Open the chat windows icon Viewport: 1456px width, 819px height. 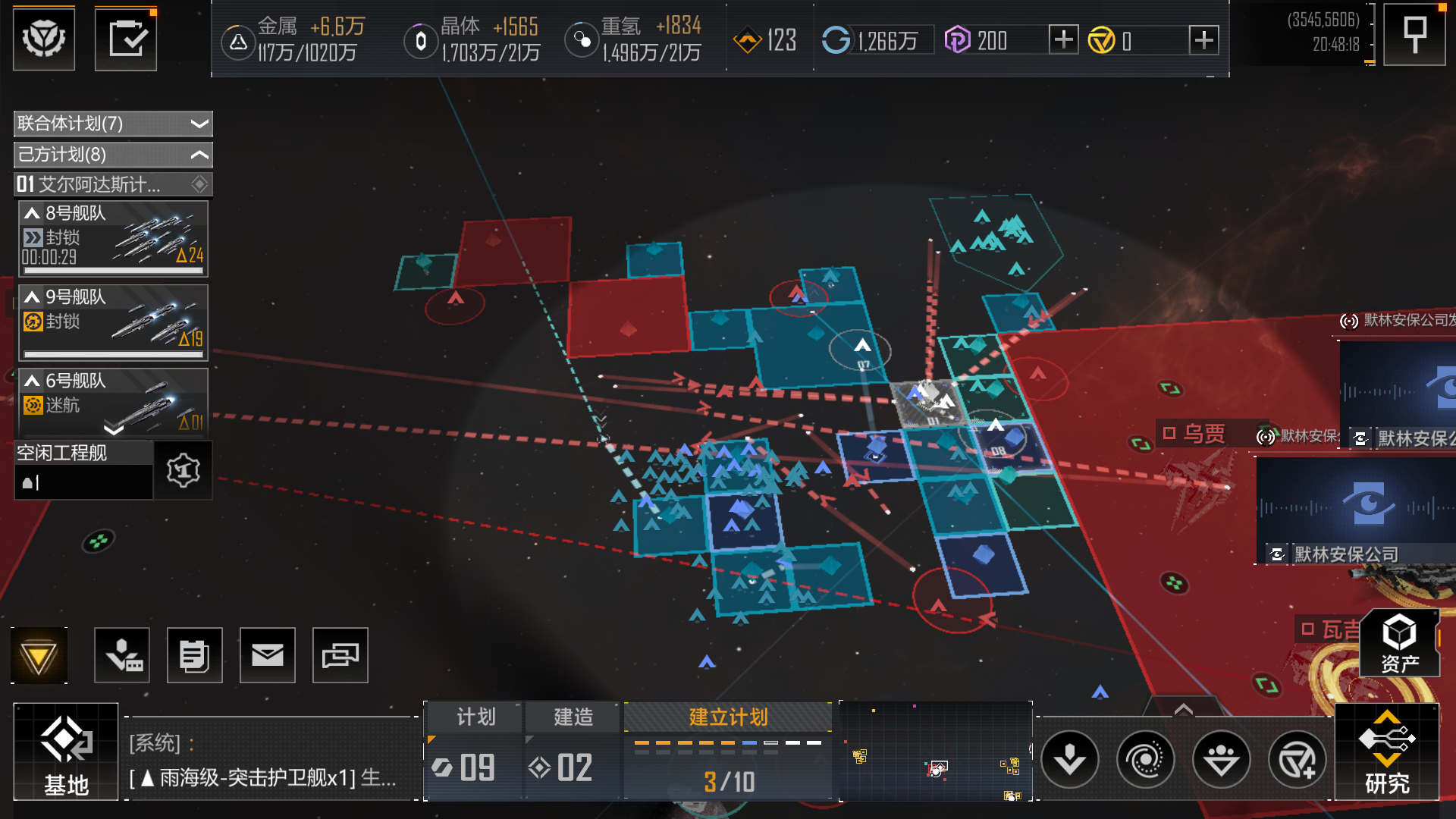340,655
